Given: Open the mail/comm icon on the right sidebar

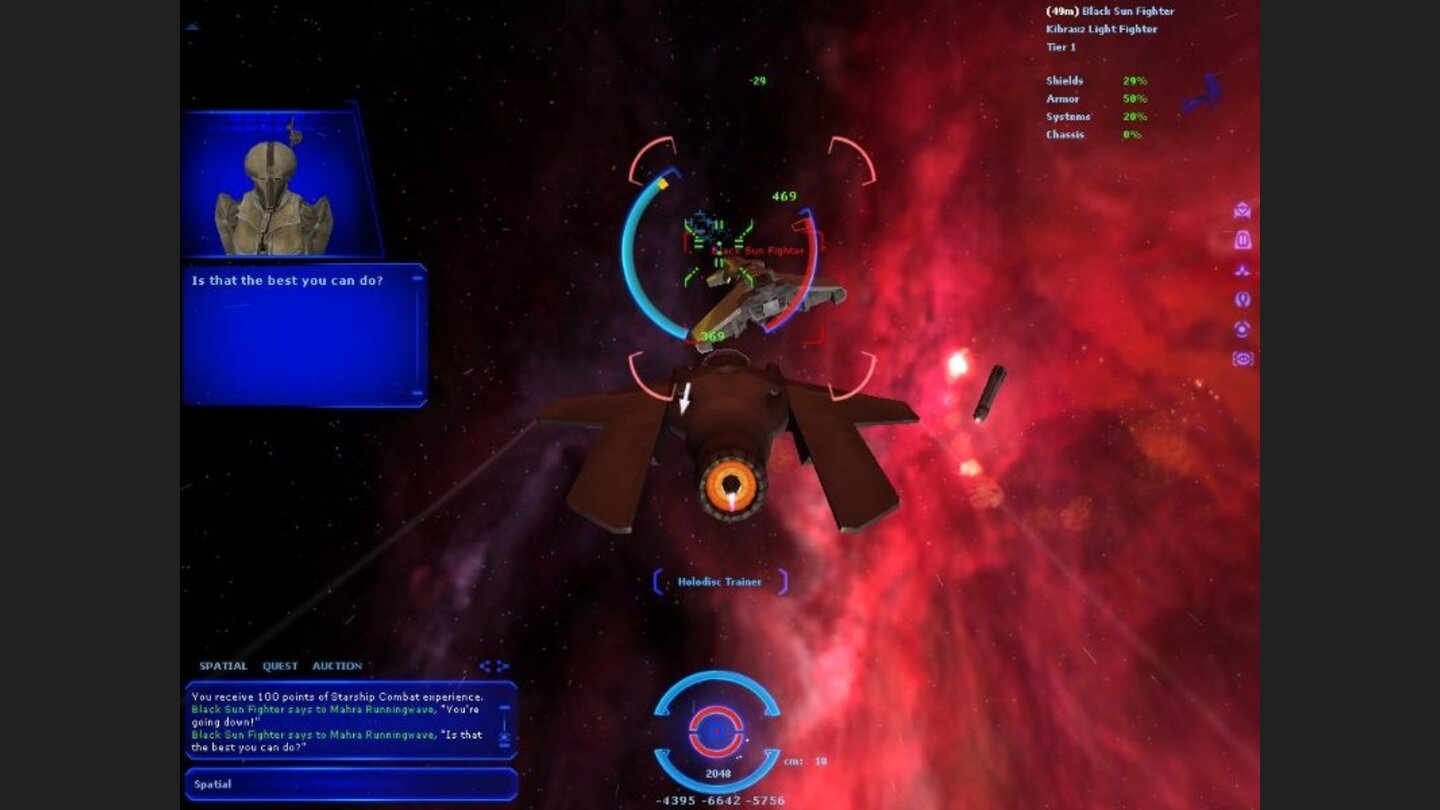Looking at the screenshot, I should click(1241, 212).
